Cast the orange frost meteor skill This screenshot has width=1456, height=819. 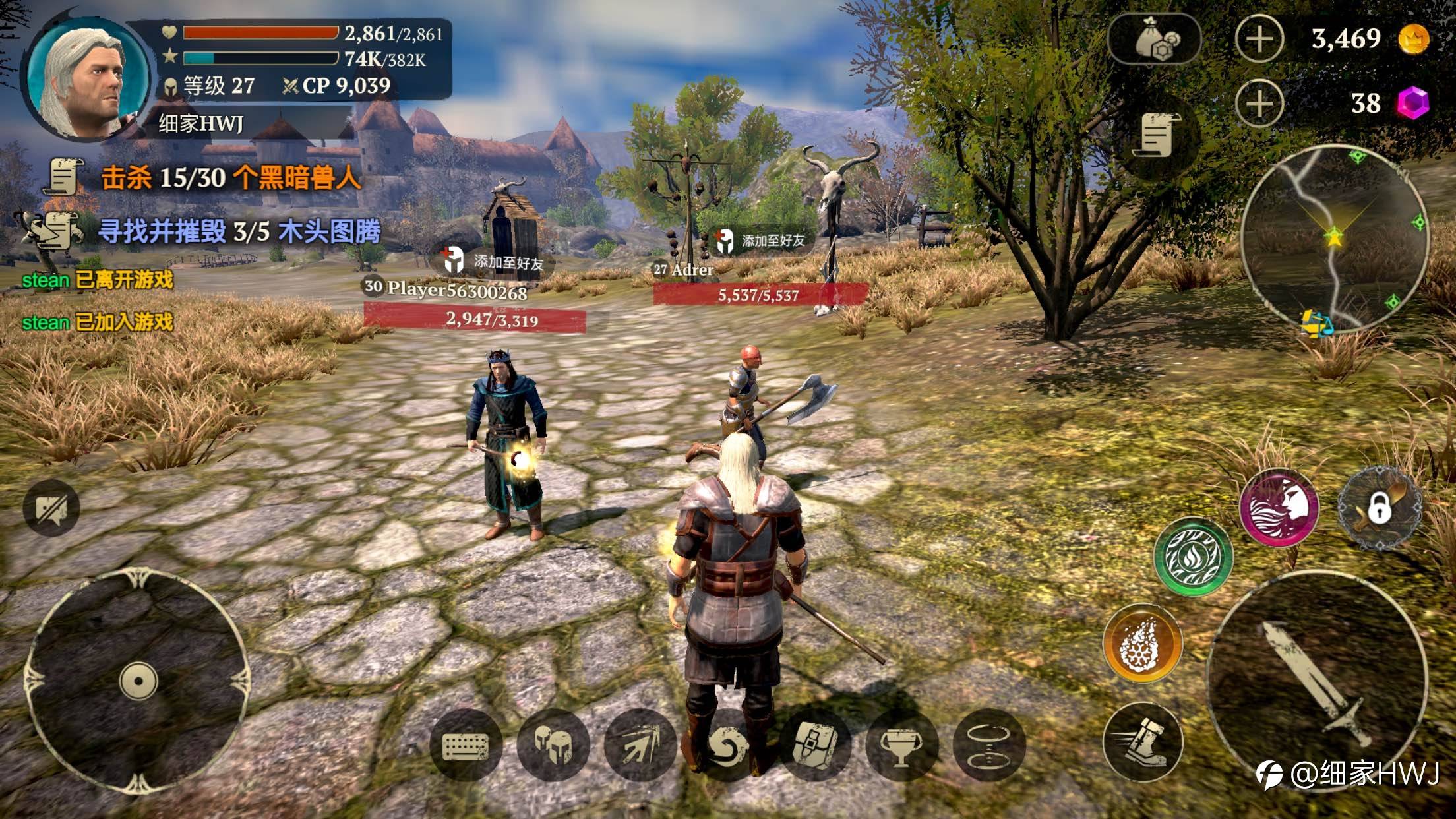click(1143, 643)
